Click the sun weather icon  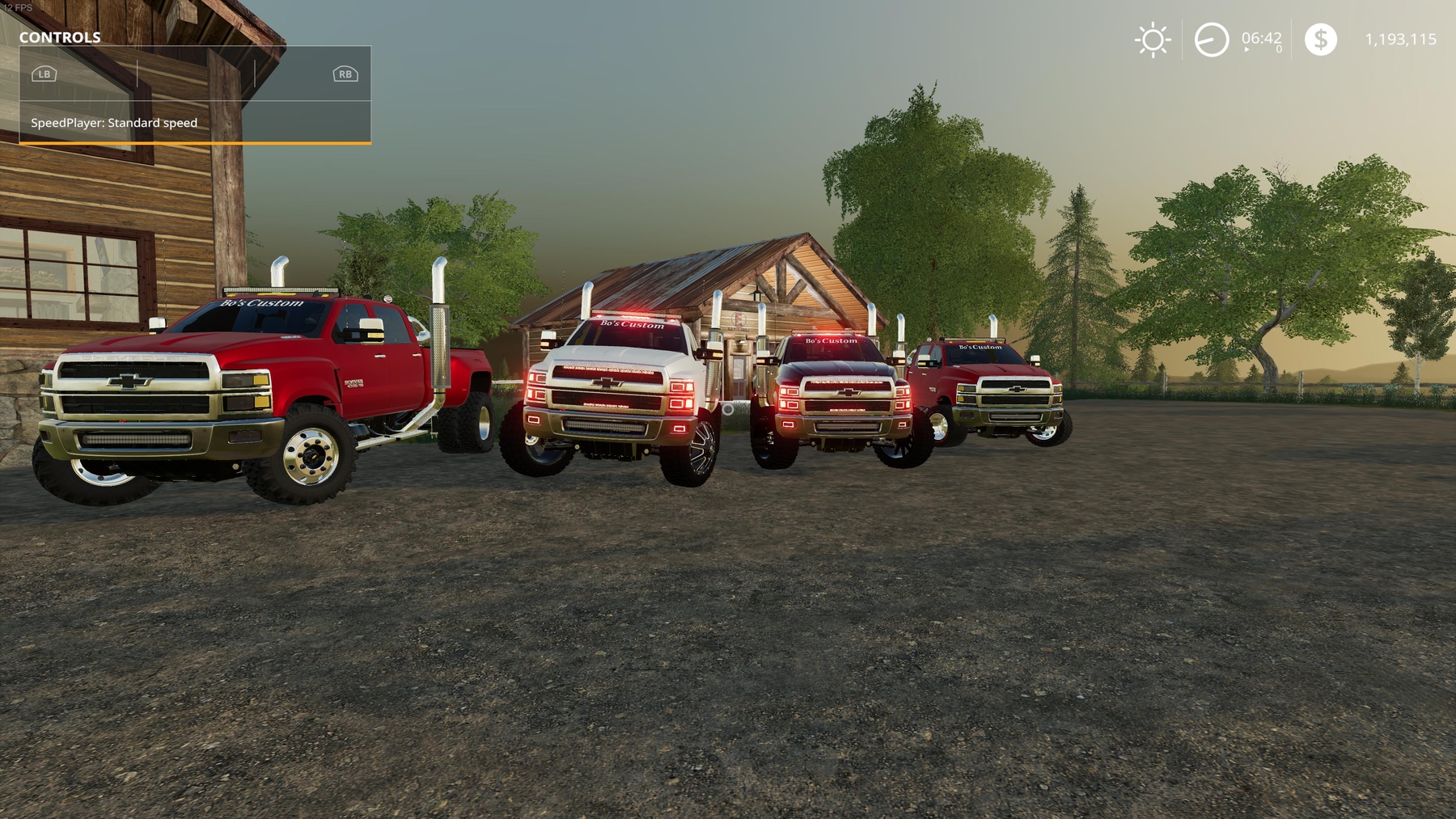(x=1153, y=40)
